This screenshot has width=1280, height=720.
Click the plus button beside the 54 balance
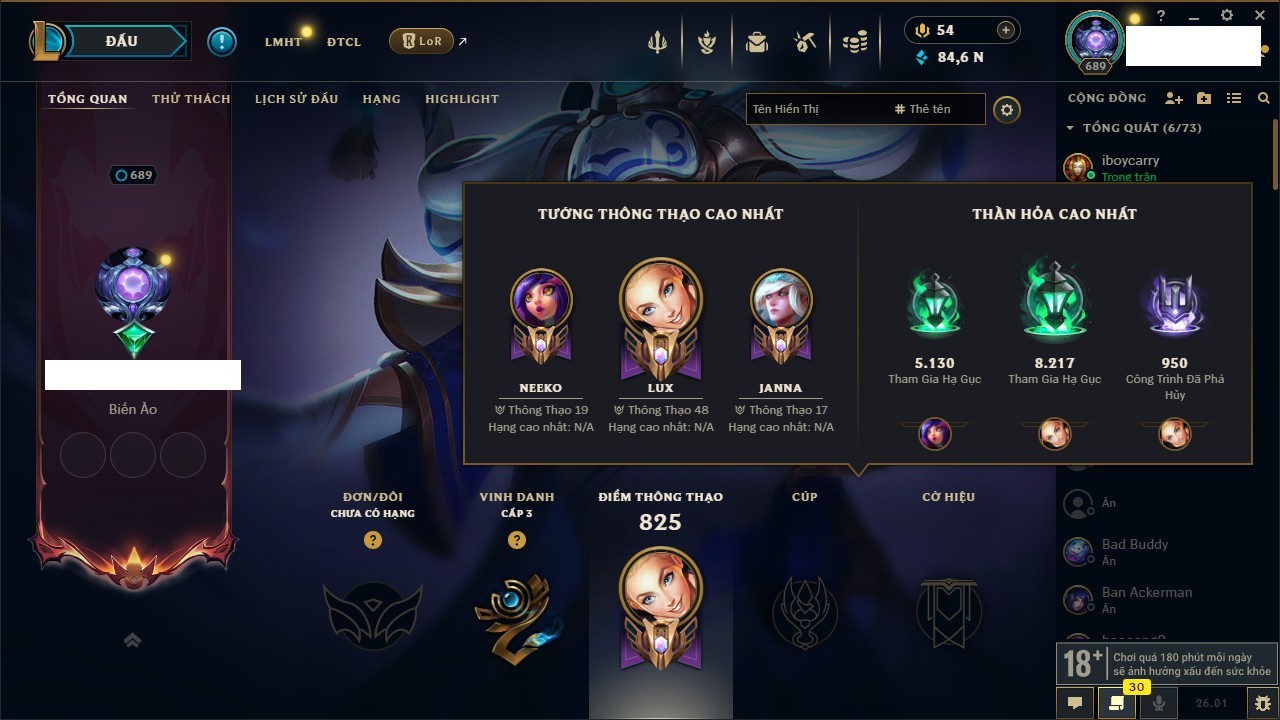1006,30
